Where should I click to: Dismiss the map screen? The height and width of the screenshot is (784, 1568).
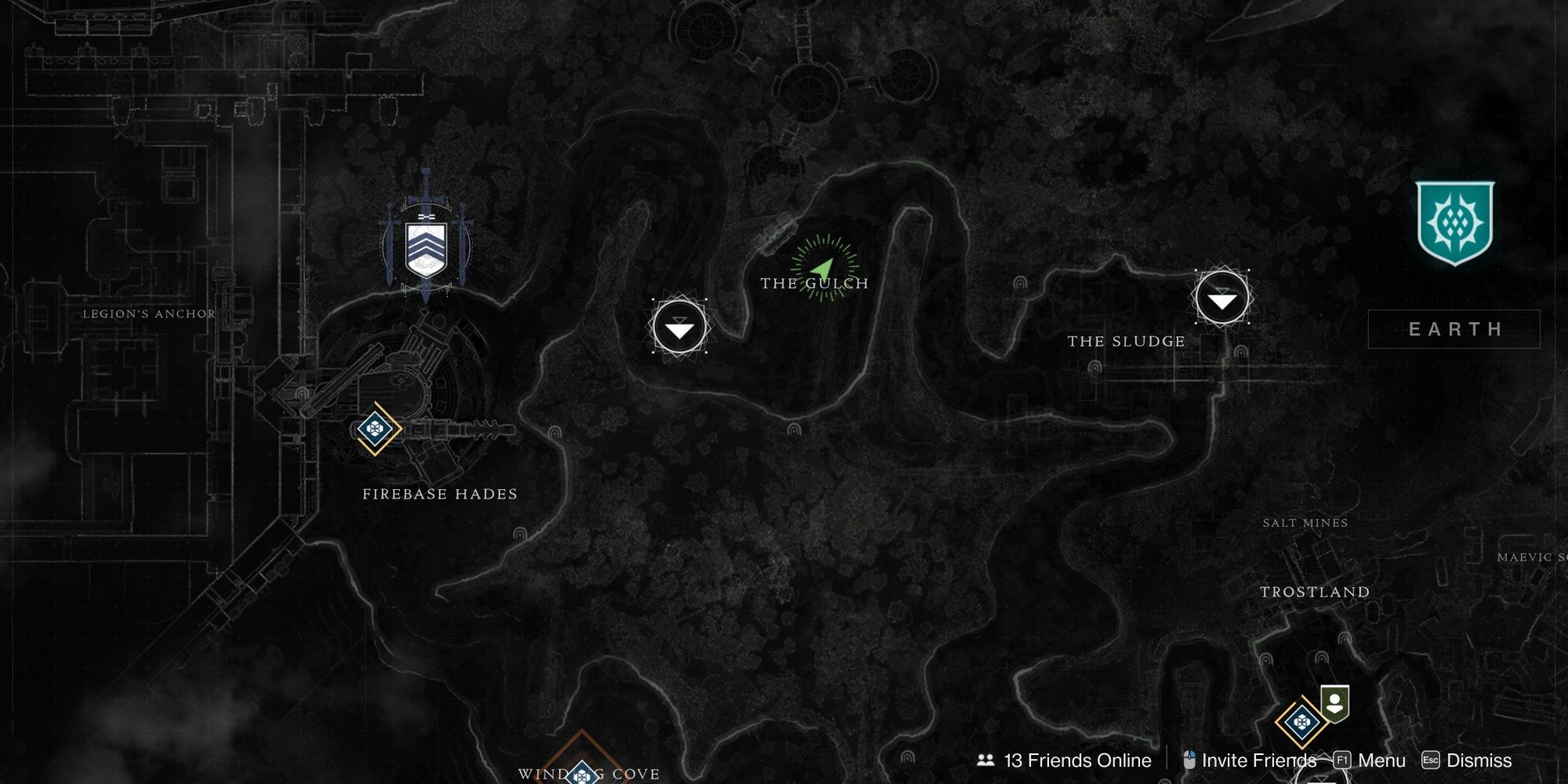pyautogui.click(x=1481, y=759)
